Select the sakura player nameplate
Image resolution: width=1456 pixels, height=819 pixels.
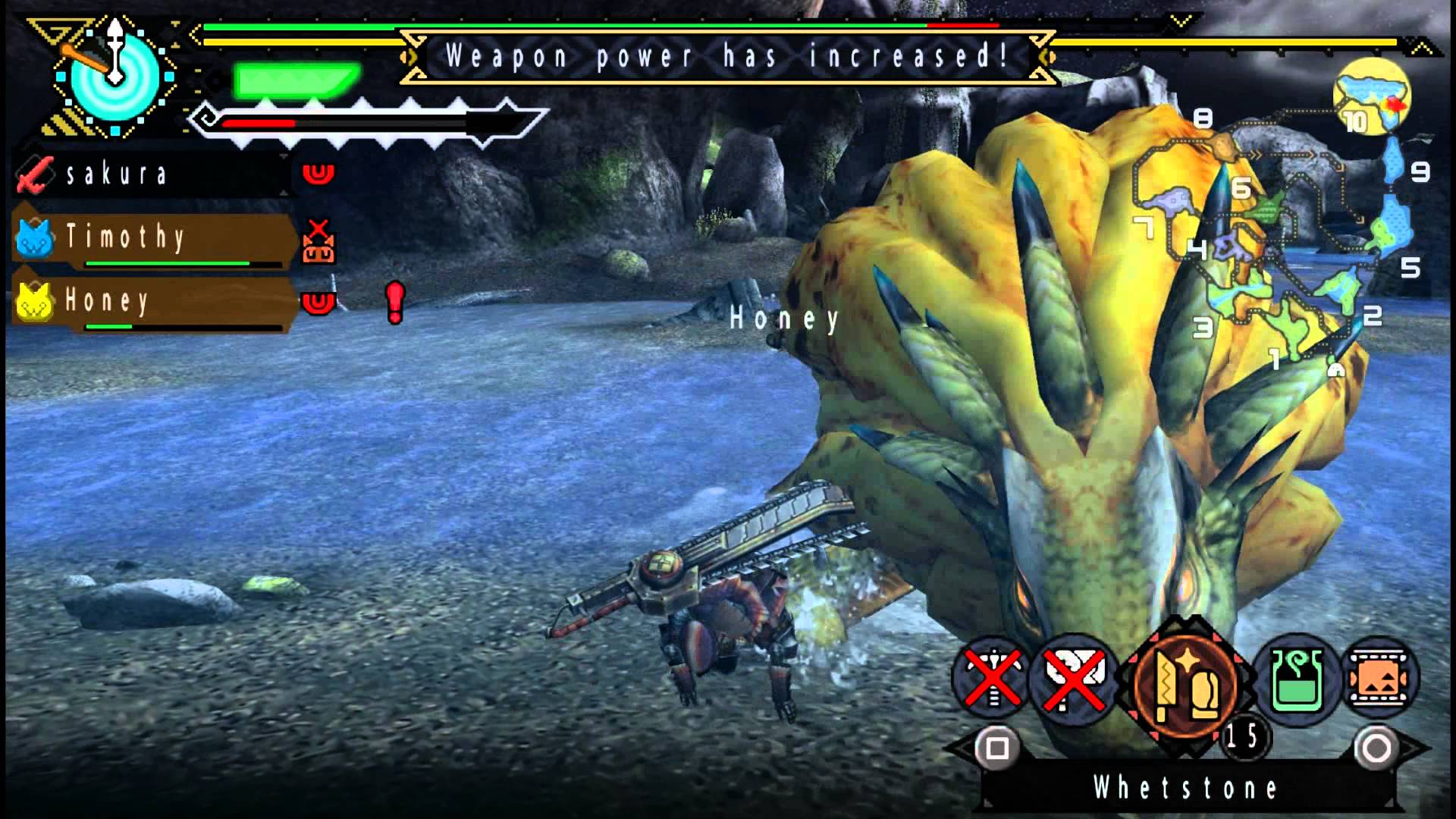coord(121,173)
